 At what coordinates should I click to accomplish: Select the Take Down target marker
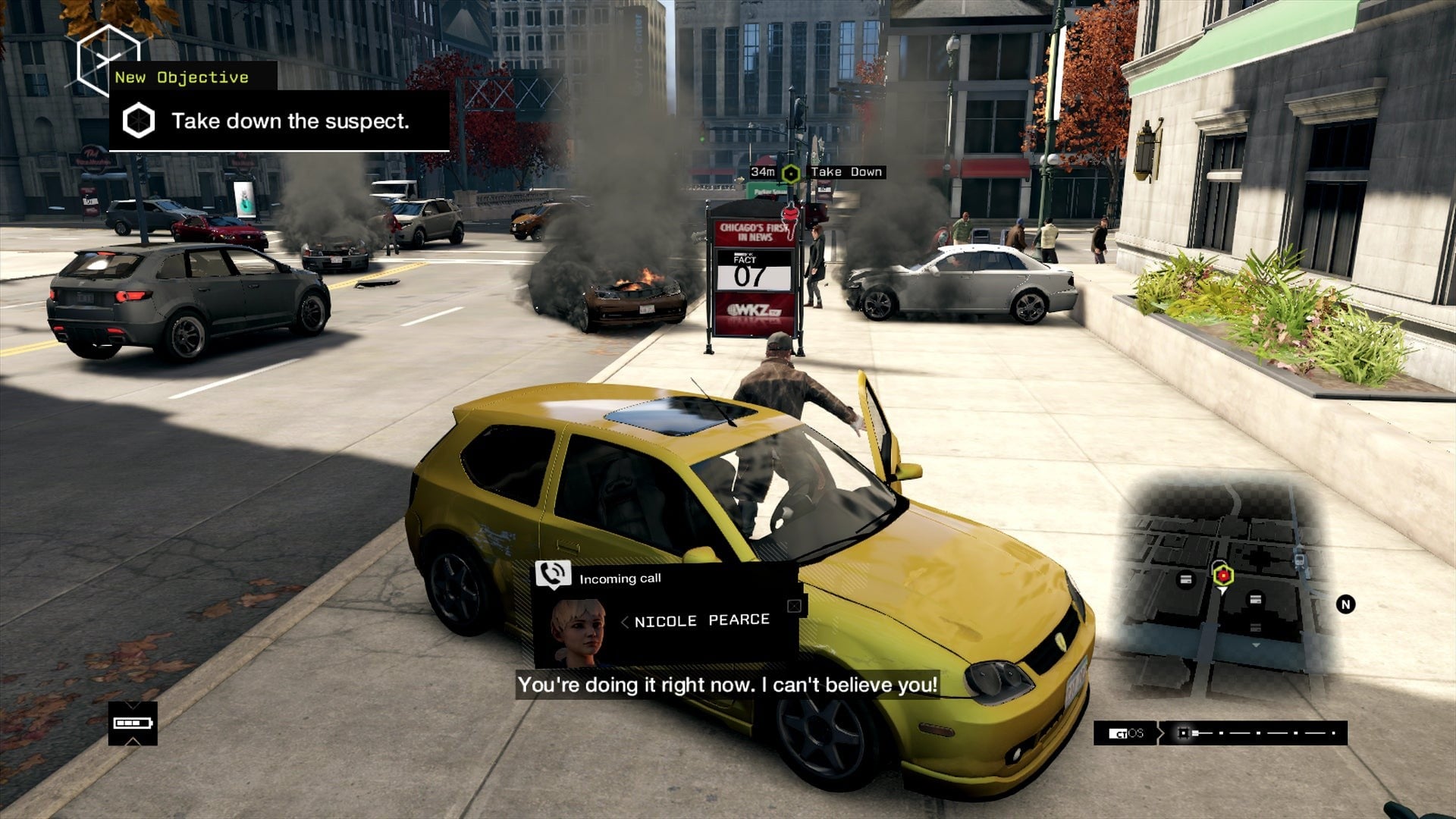coord(791,174)
